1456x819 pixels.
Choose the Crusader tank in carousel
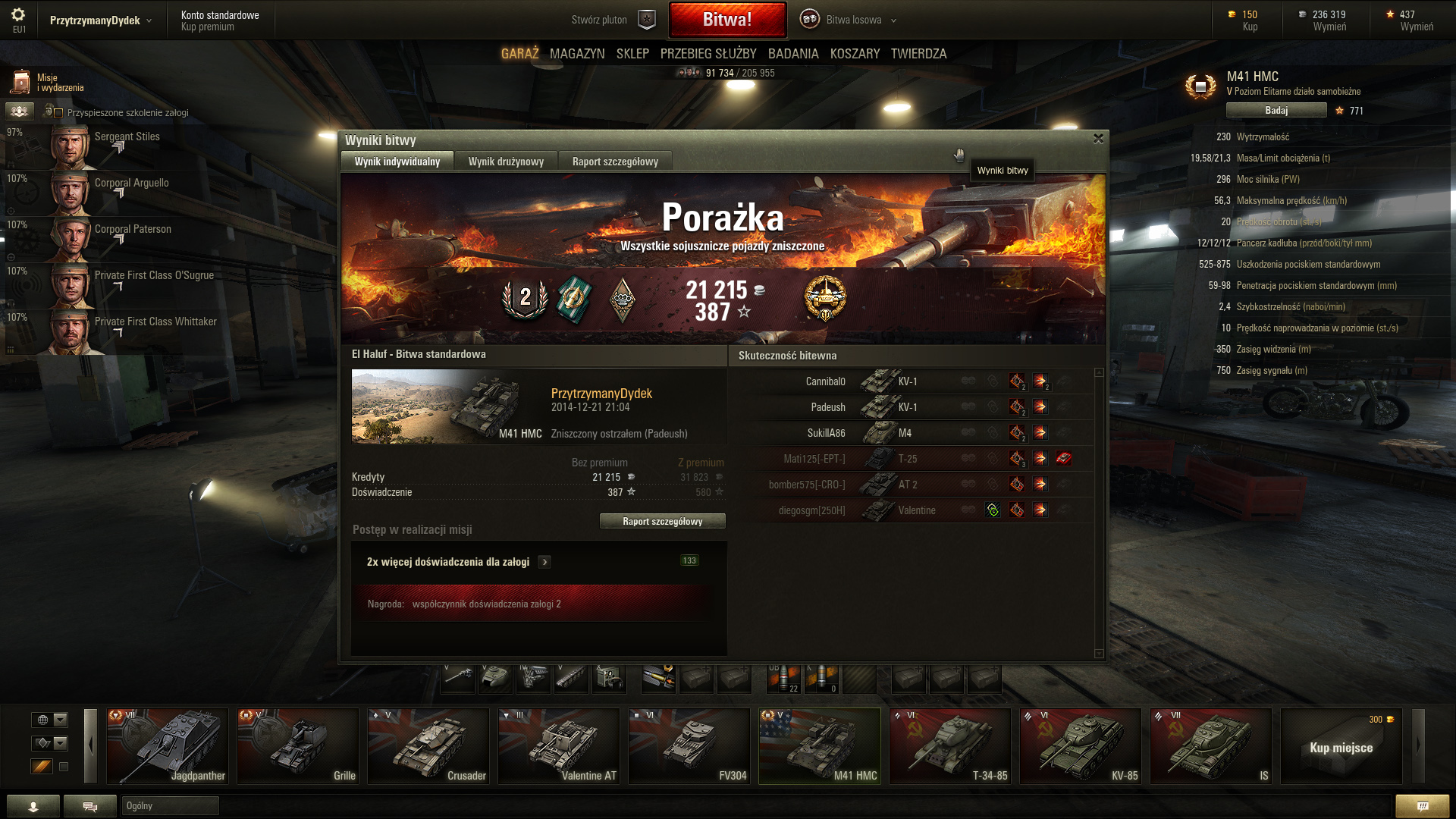click(428, 746)
